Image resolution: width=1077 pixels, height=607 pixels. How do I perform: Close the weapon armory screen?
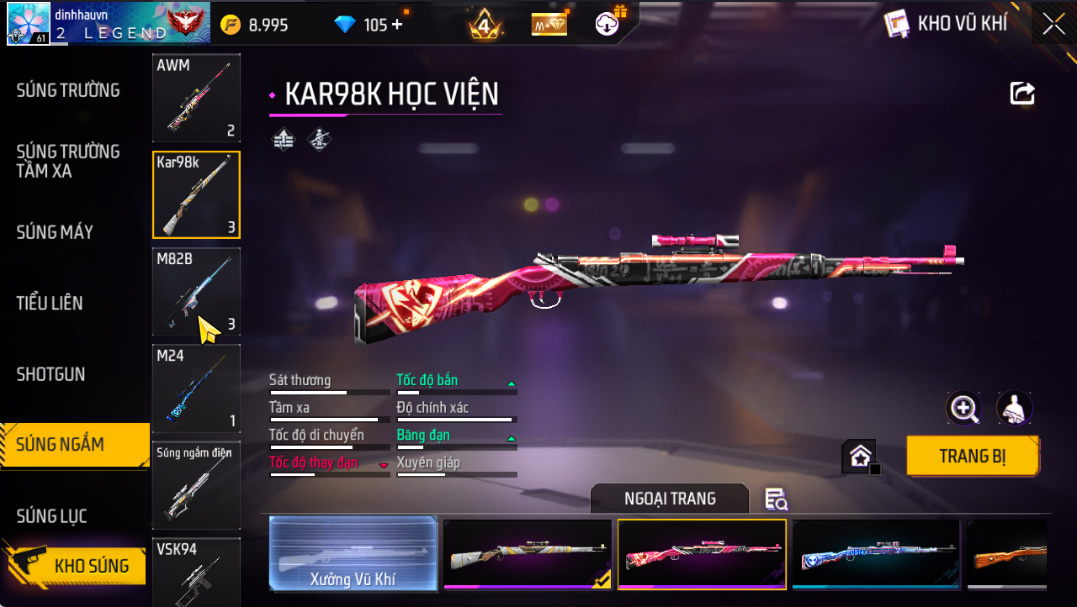click(x=1053, y=24)
